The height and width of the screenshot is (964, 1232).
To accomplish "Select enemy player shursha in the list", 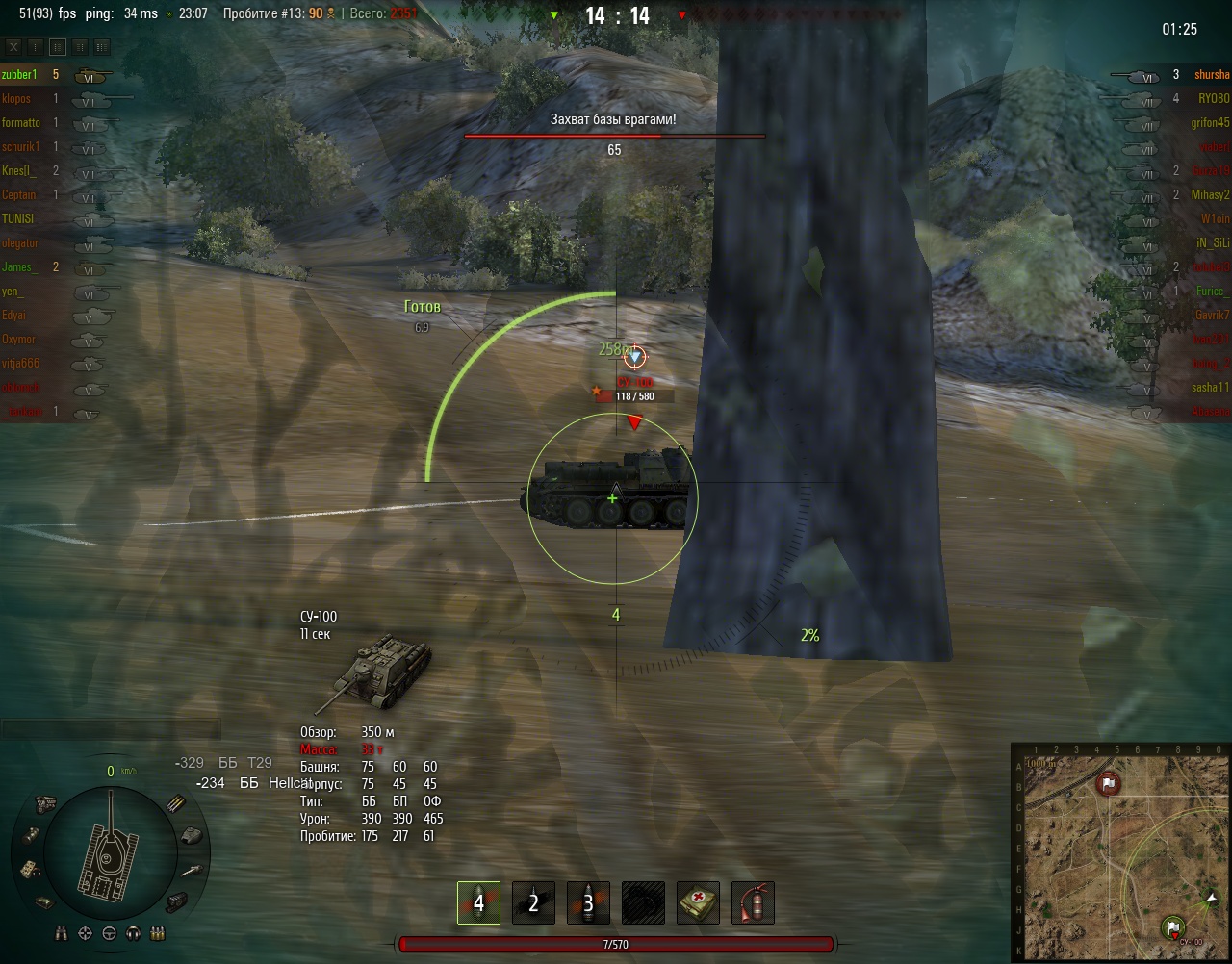I will (x=1212, y=75).
